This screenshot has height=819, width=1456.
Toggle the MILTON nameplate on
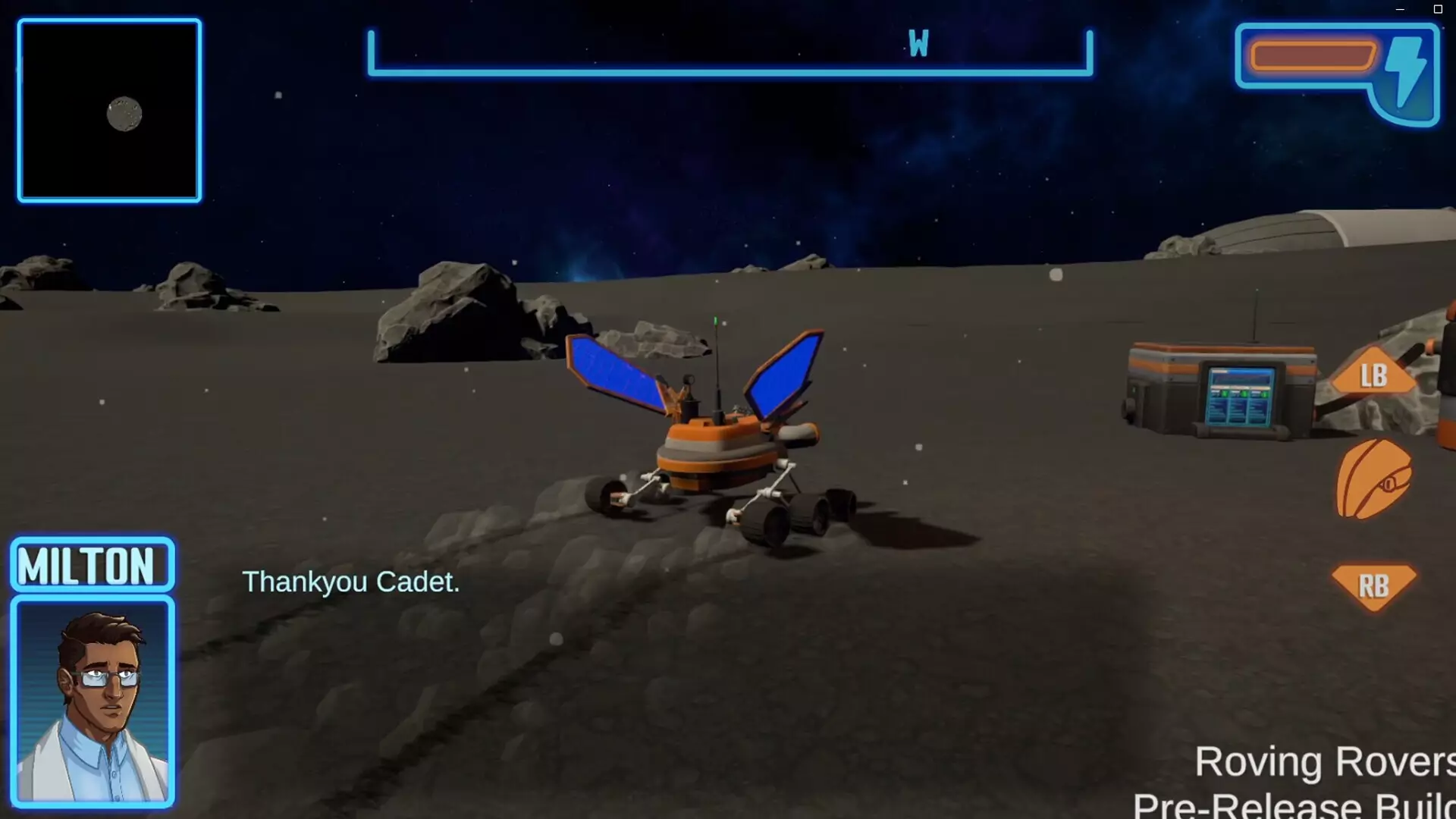pos(91,565)
